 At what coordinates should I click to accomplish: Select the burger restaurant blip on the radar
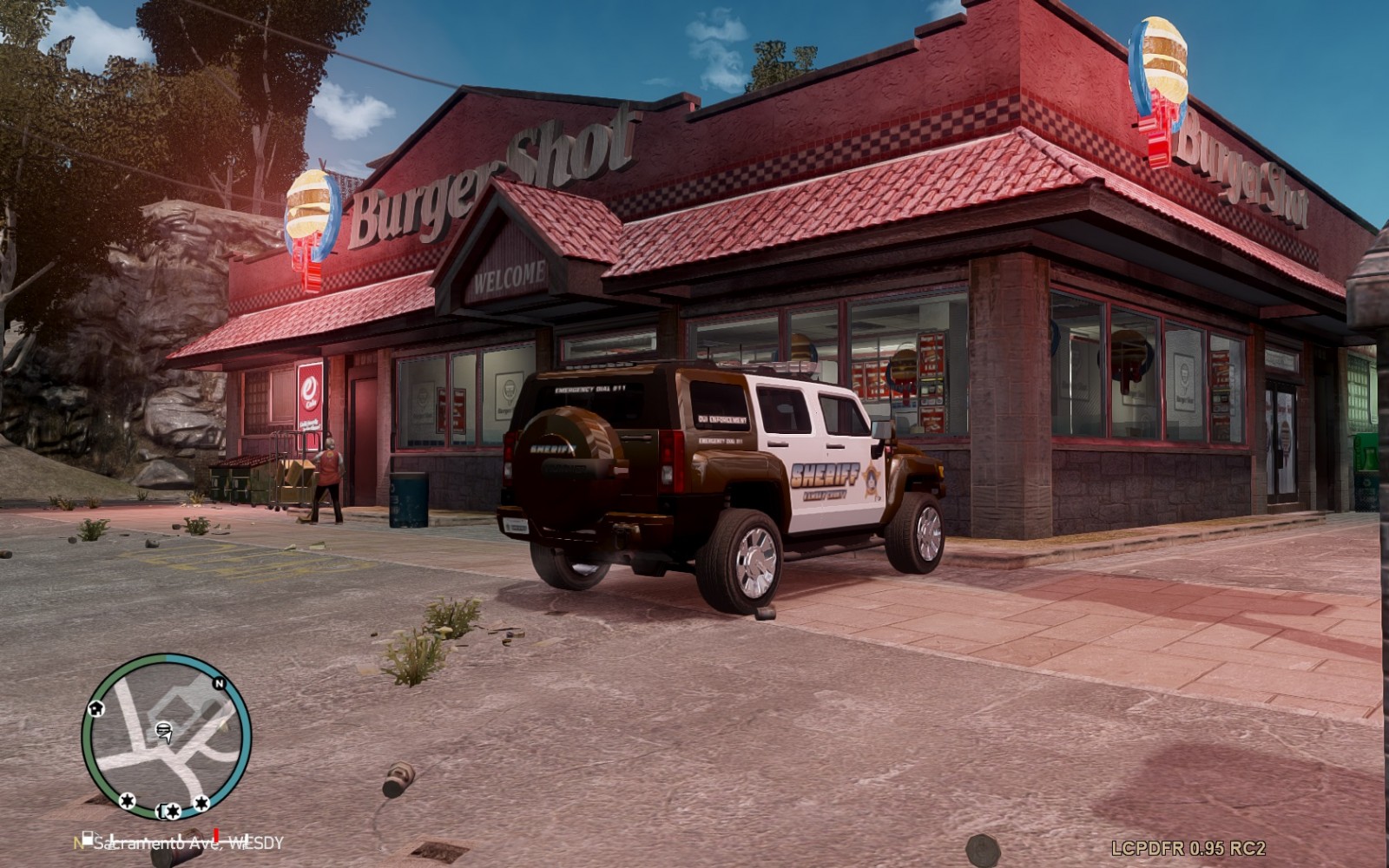pos(162,730)
